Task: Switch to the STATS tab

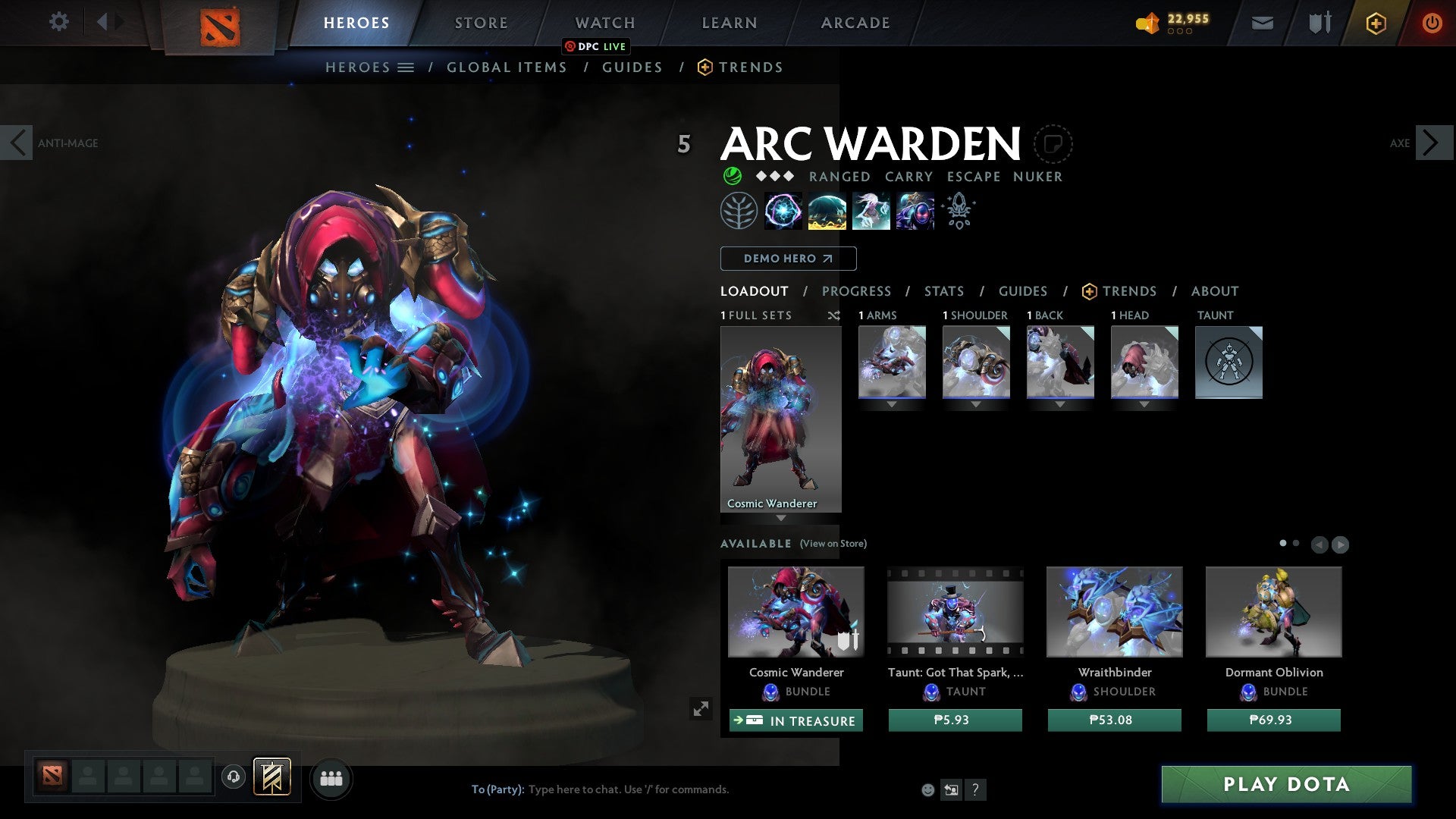Action: click(943, 290)
